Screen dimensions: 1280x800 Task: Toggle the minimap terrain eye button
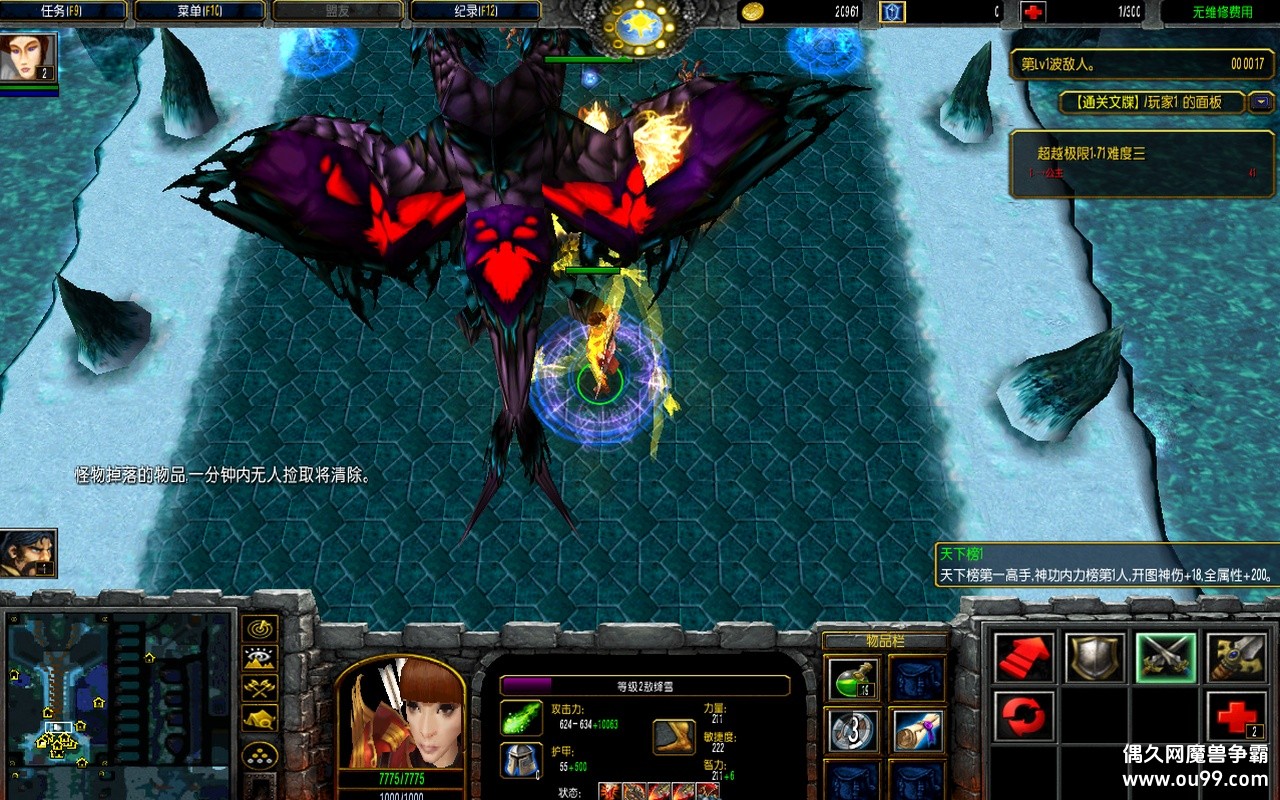[x=260, y=659]
